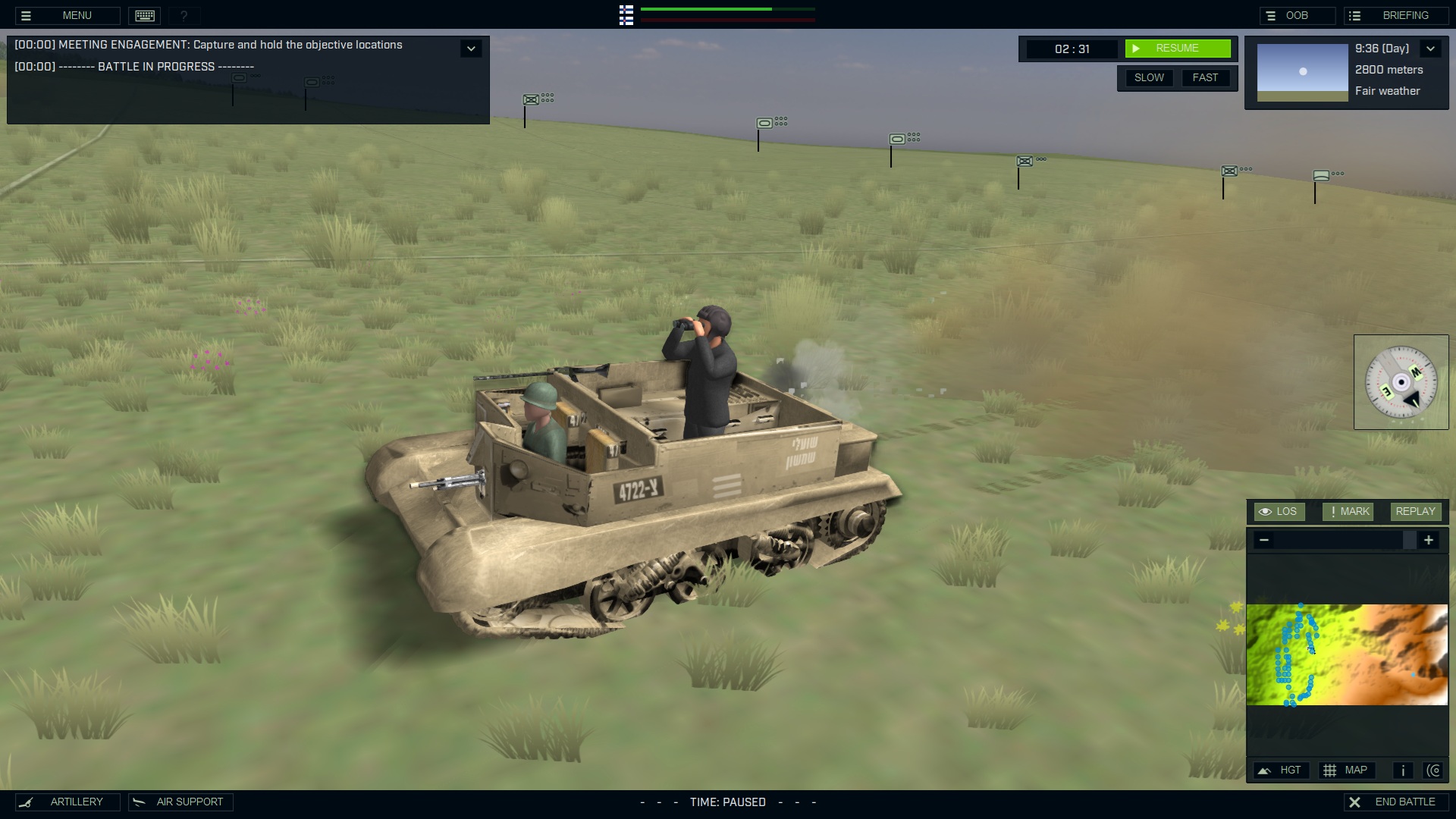The image size is (1456, 819).
Task: Click the info "i" icon below minimap
Action: [x=1402, y=770]
